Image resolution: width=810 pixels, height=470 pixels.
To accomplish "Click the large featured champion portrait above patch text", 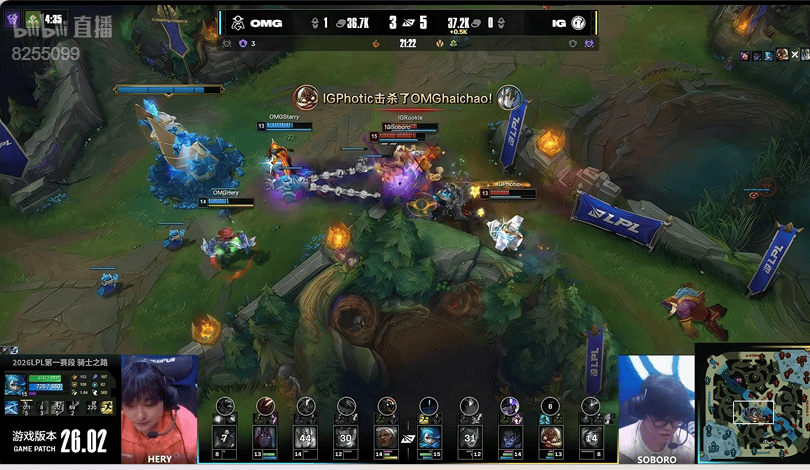I will point(17,386).
